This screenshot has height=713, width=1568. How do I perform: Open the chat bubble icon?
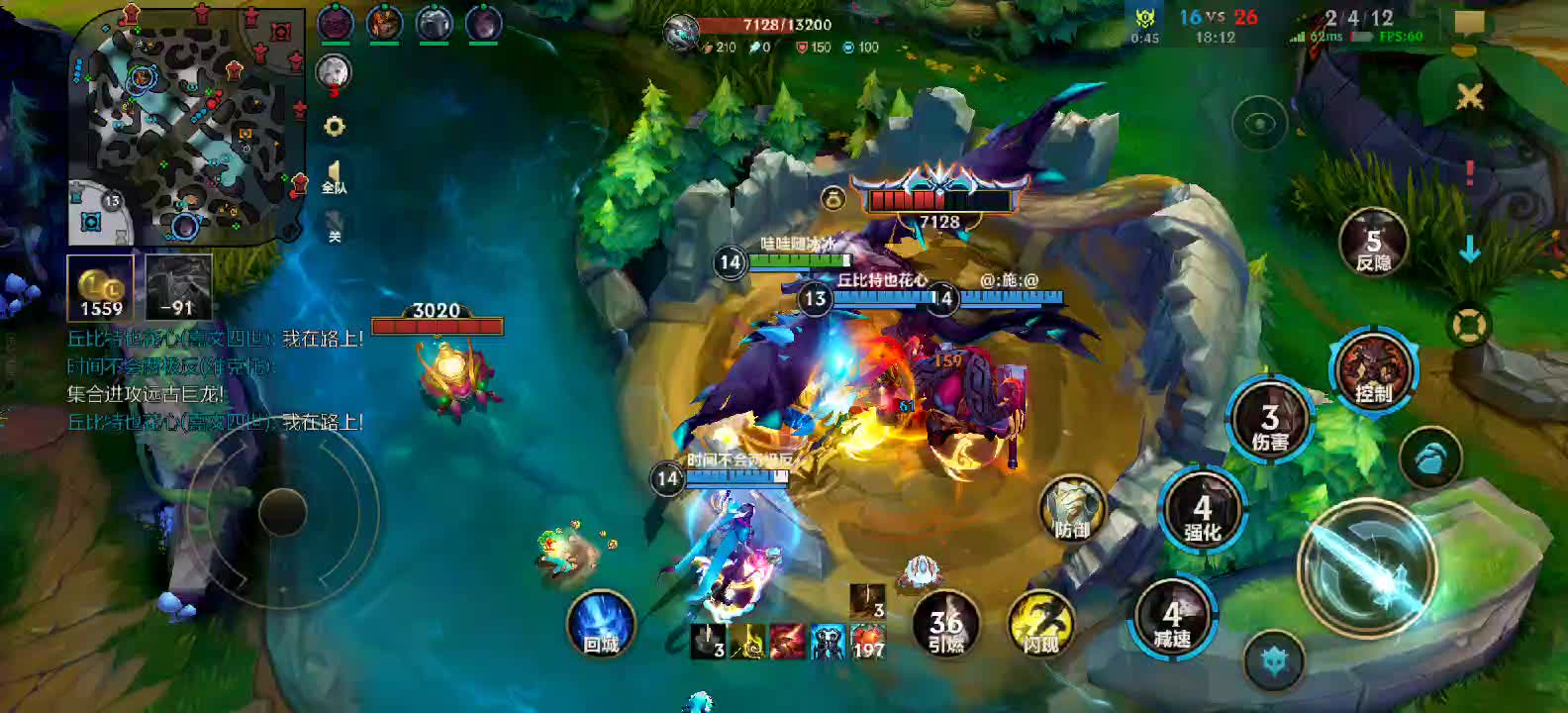point(1469,23)
